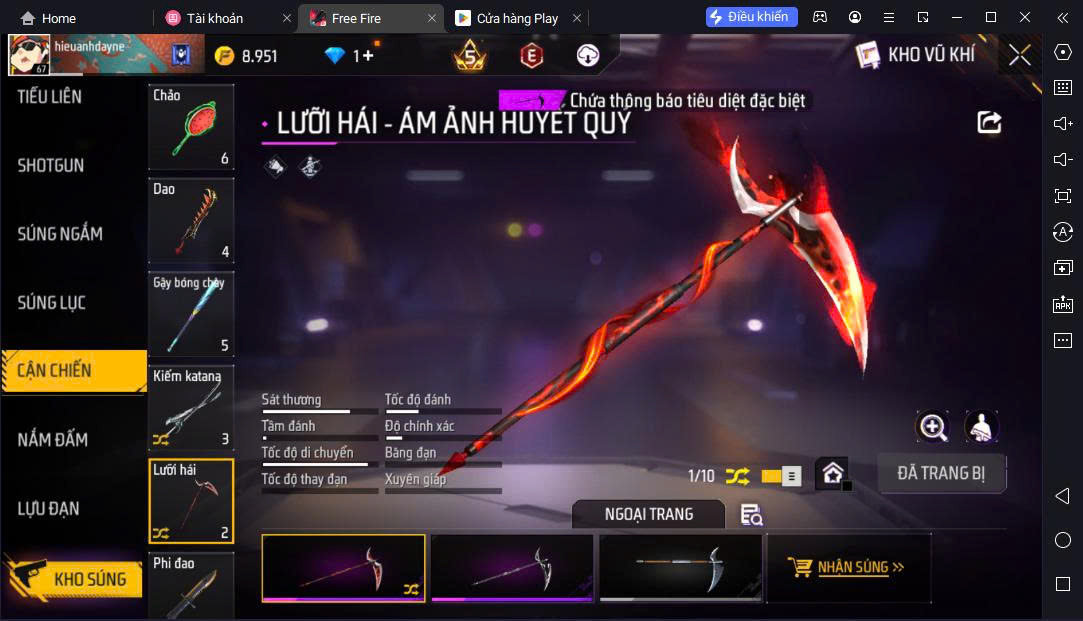Choose the SÚNG LỤC category
1083x621 pixels.
pos(52,302)
